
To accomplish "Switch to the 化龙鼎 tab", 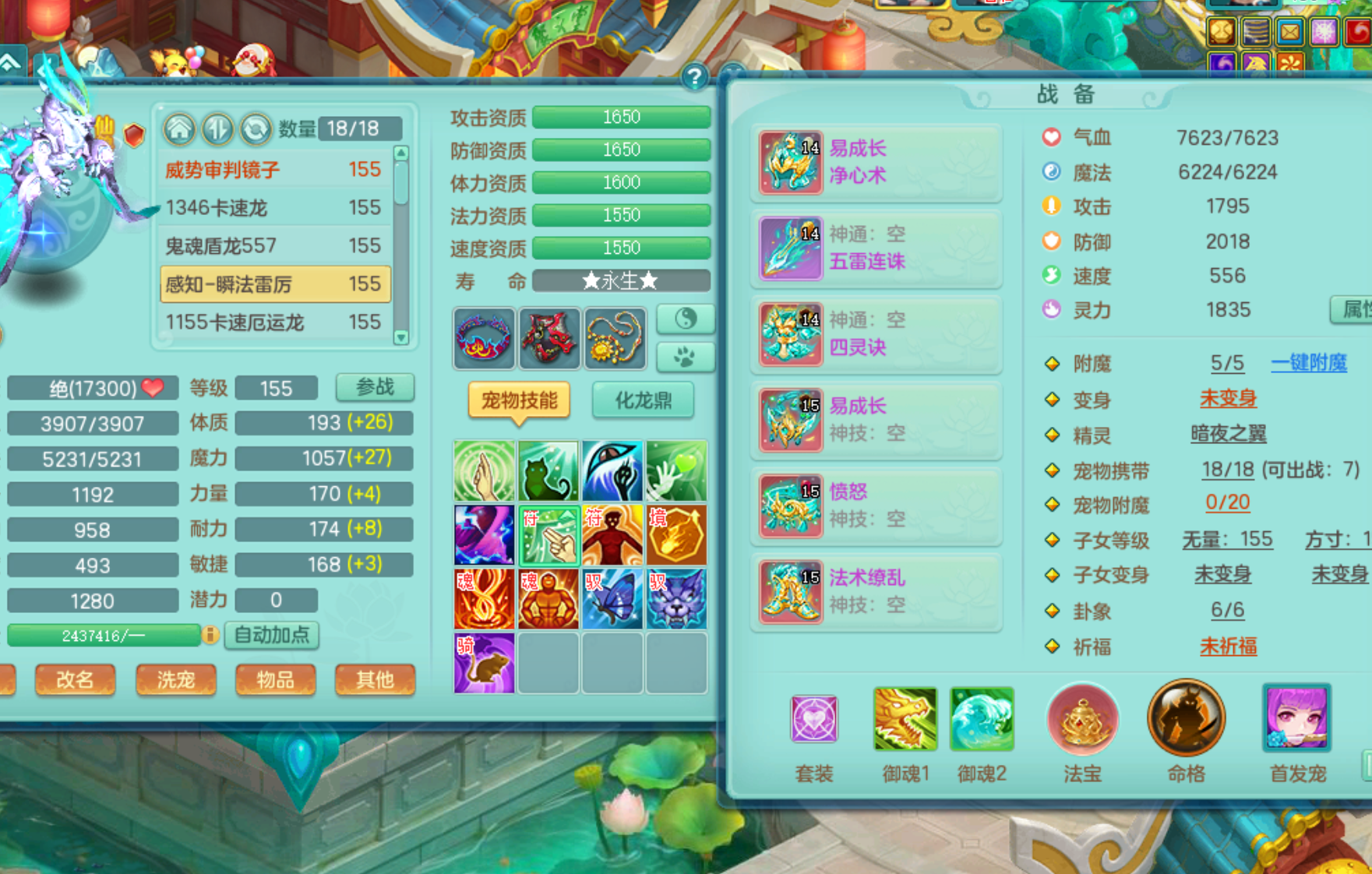I will [x=643, y=400].
